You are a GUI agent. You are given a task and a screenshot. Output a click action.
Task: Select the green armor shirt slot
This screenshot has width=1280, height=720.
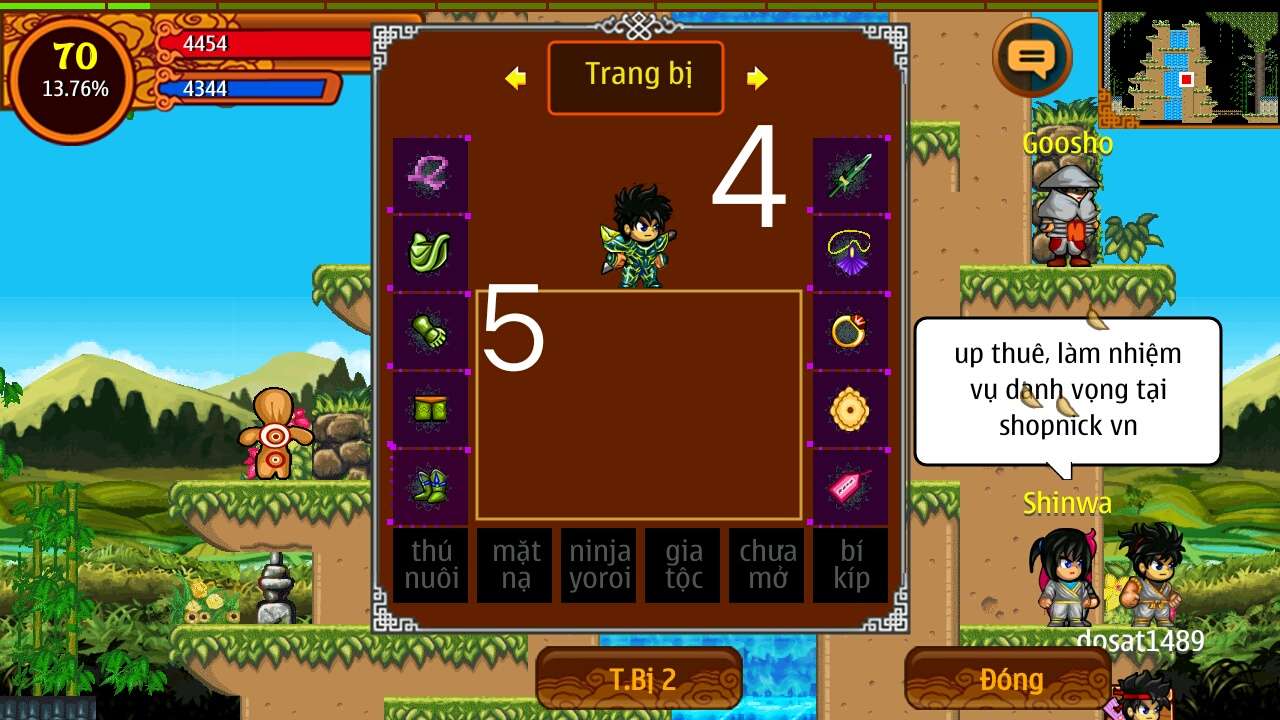430,252
